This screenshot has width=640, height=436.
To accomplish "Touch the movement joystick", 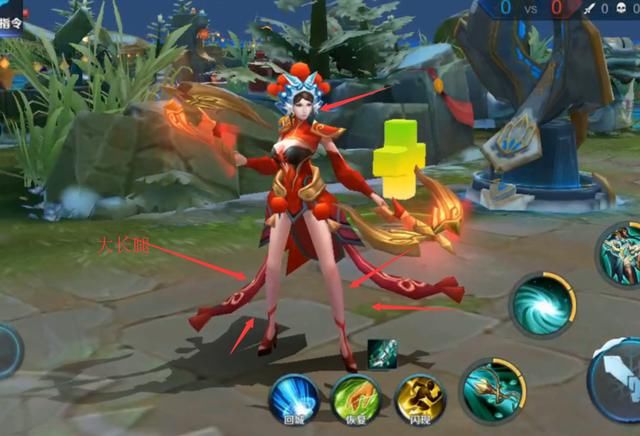I will [x=6, y=352].
